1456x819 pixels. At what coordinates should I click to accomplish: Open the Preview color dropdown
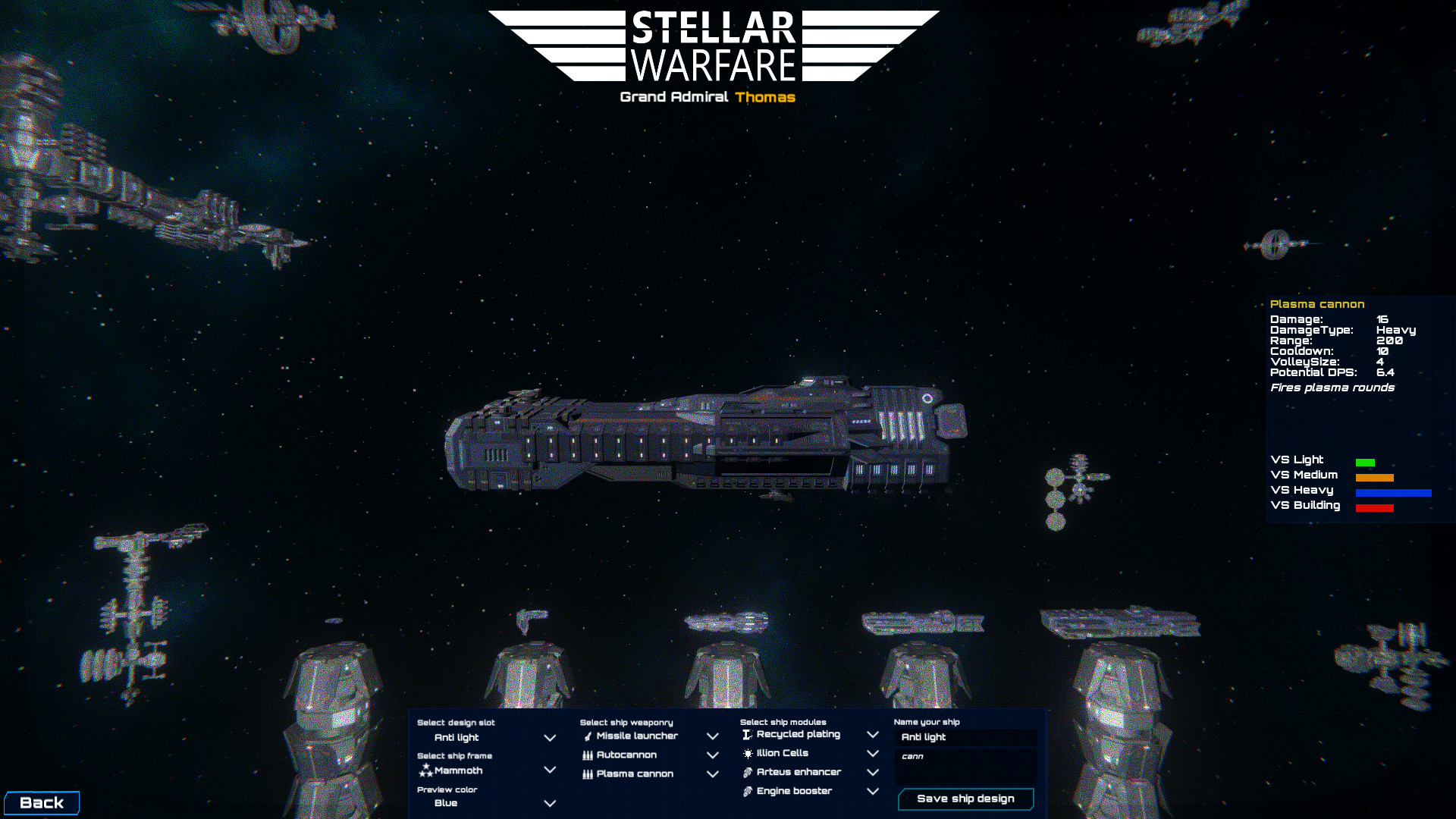(x=549, y=803)
